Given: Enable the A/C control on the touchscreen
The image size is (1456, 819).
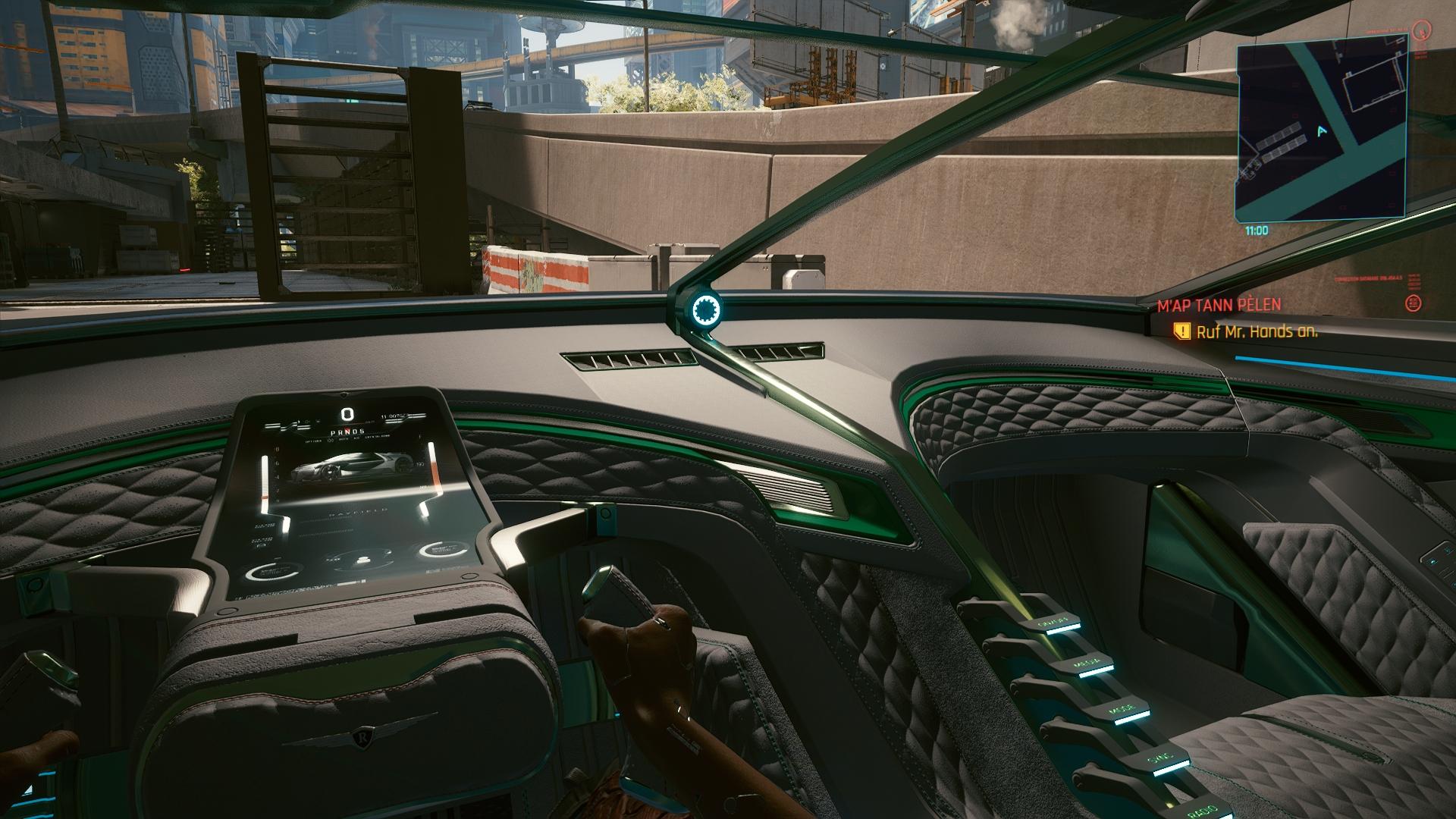Looking at the screenshot, I should (x=357, y=438).
